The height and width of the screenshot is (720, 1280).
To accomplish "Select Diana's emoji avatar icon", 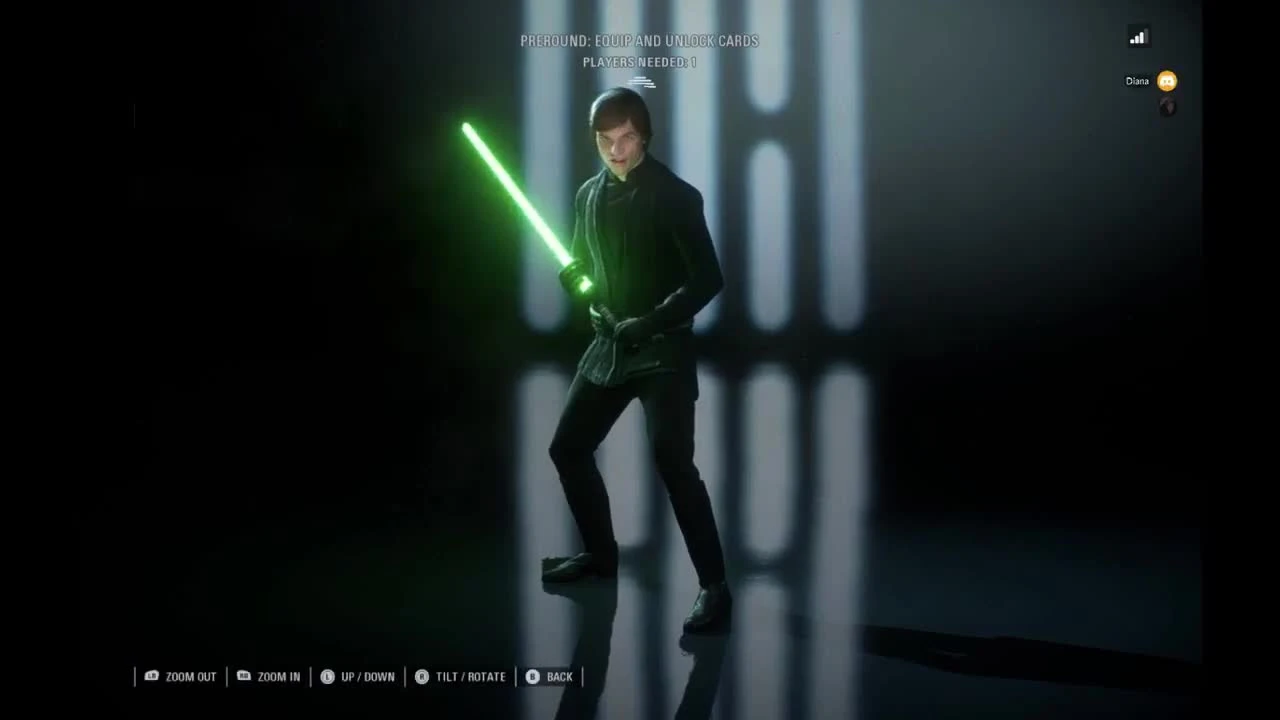I will (x=1165, y=81).
